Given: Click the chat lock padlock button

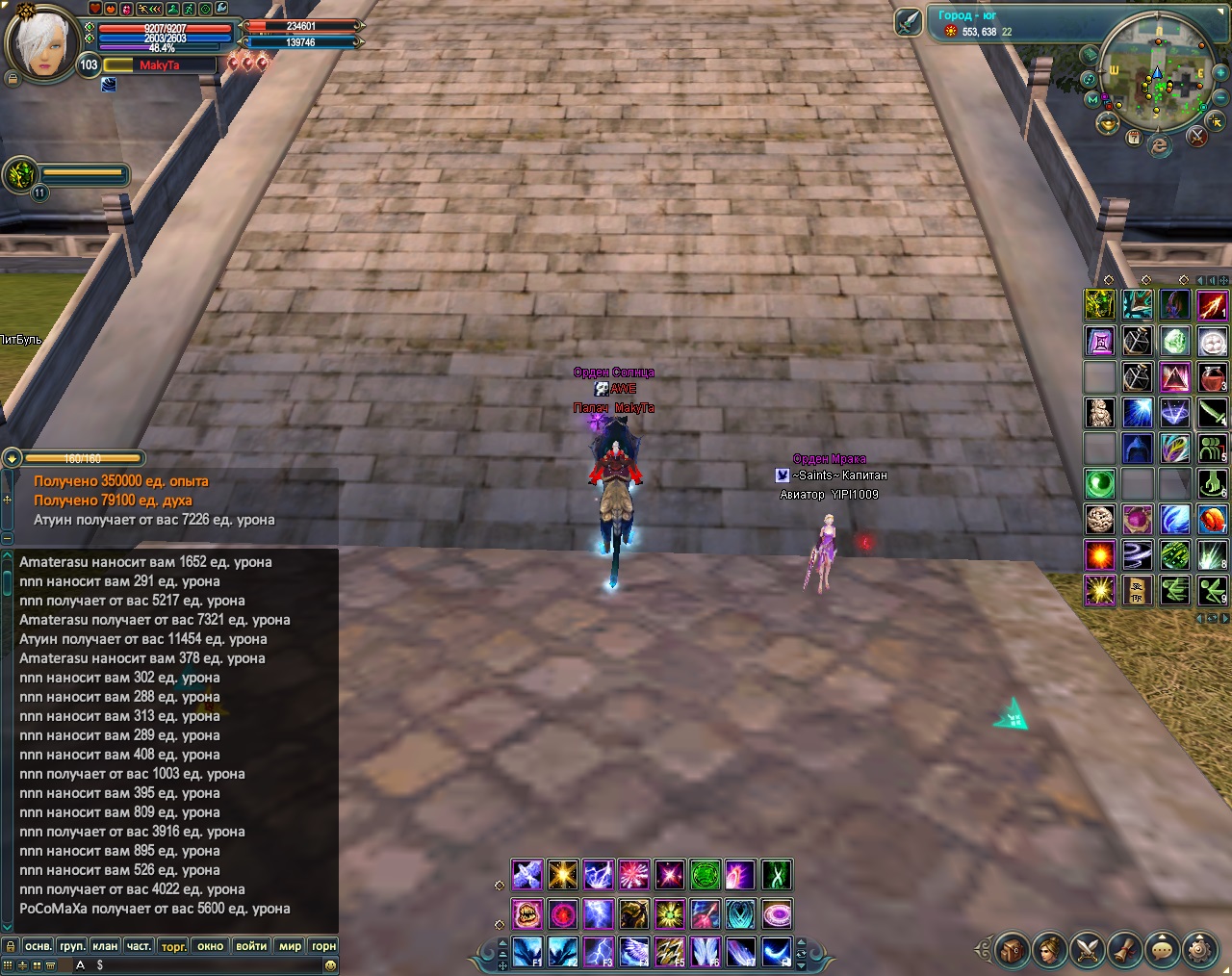Looking at the screenshot, I should [10, 946].
